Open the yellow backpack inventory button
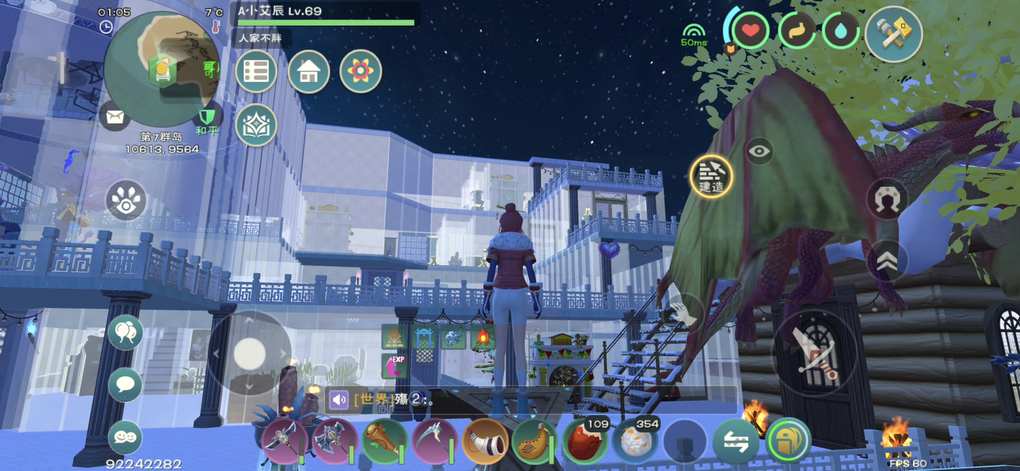This screenshot has width=1020, height=471. point(788,438)
